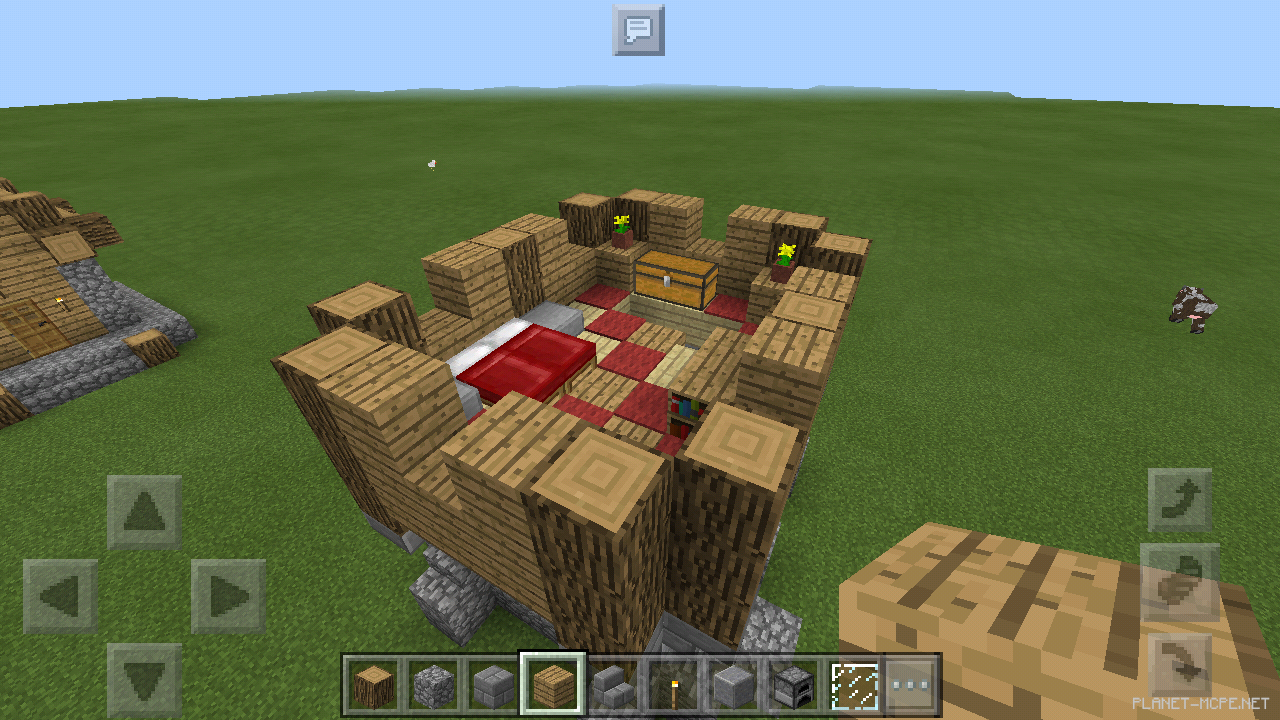This screenshot has height=720, width=1280.
Task: Select the stone stairs block in the hotbar
Action: [614, 678]
